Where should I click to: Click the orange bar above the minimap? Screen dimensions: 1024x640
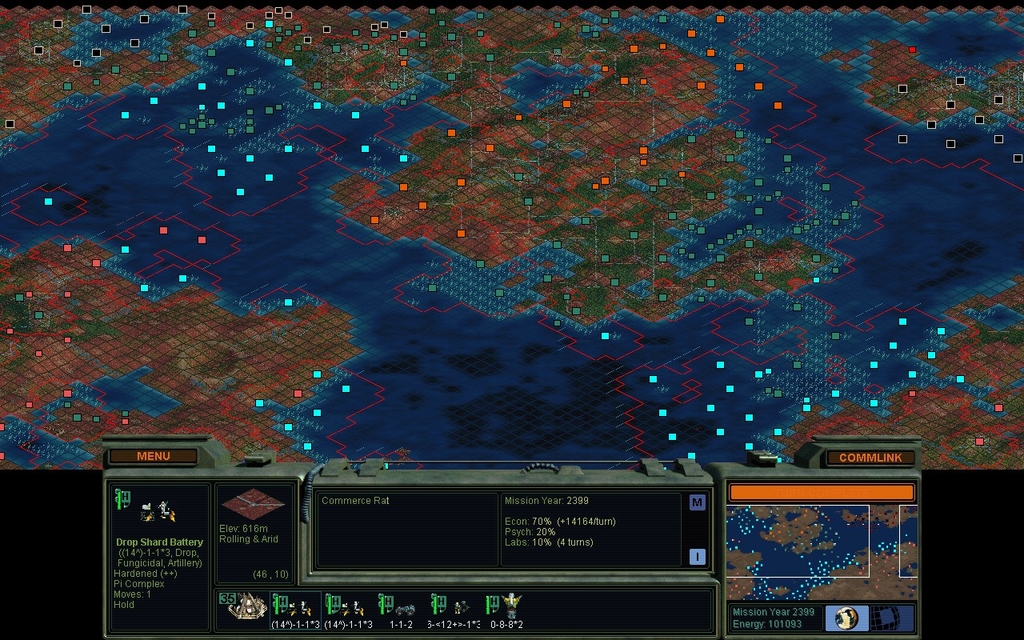click(820, 492)
